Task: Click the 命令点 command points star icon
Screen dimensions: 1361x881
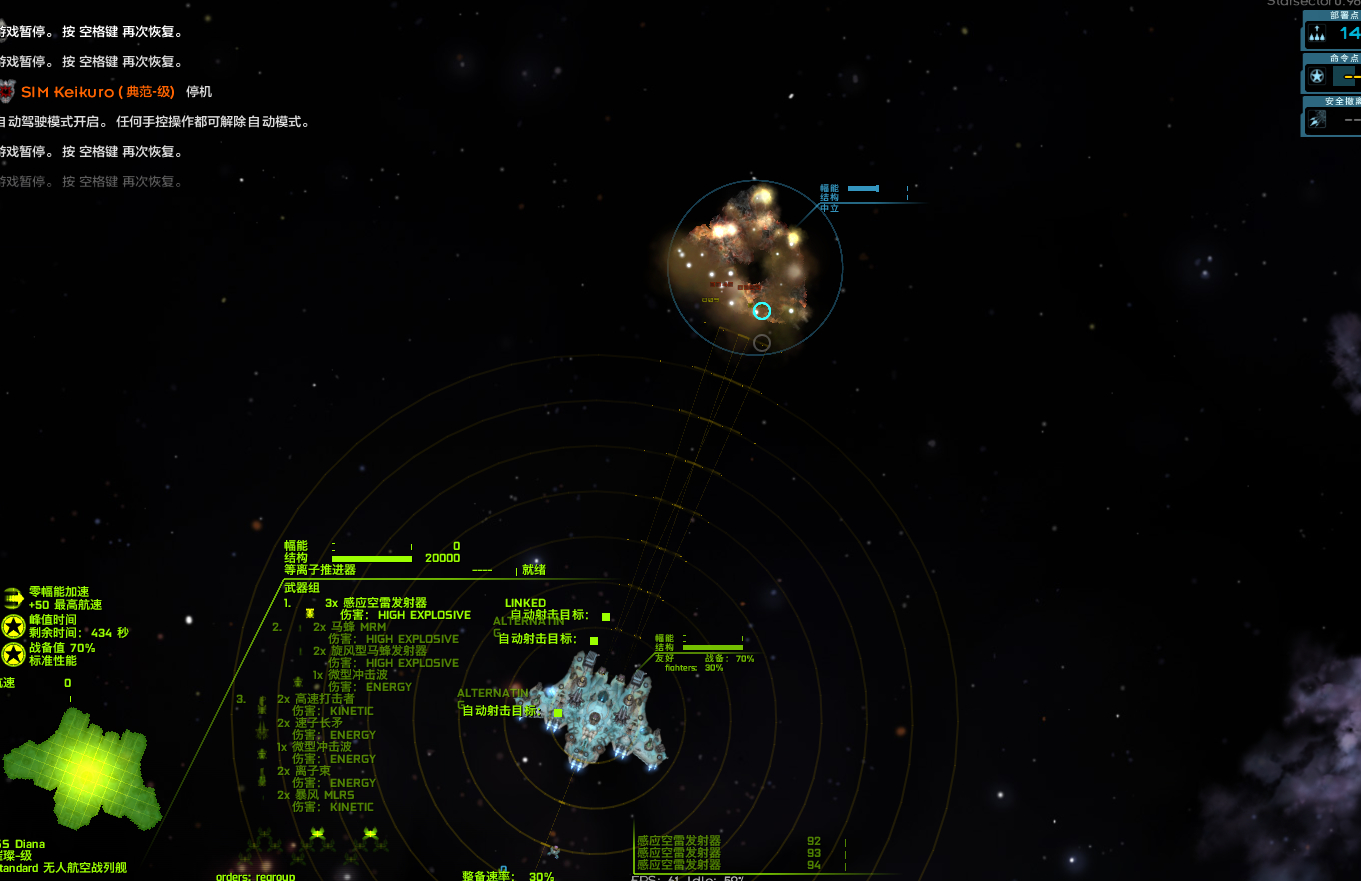Action: pyautogui.click(x=1318, y=76)
